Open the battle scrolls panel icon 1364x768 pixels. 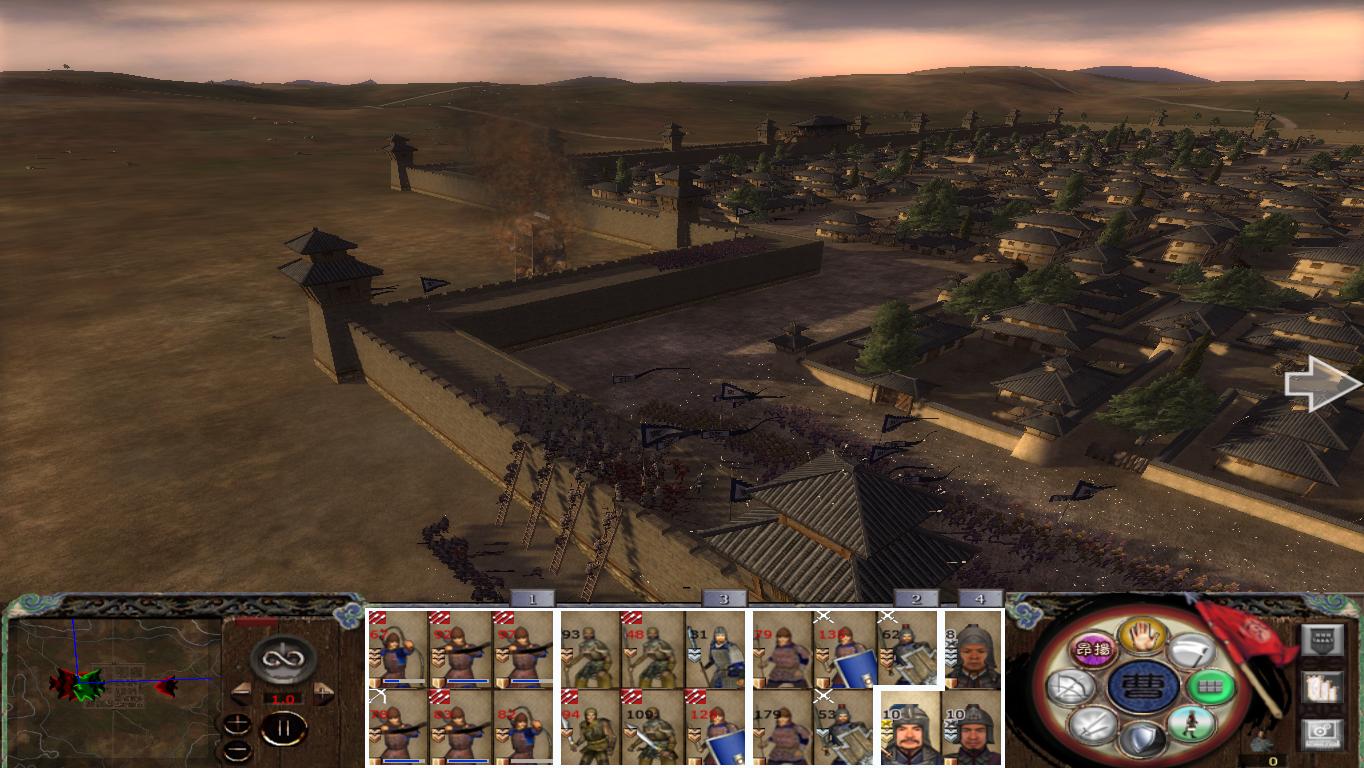(1322, 687)
